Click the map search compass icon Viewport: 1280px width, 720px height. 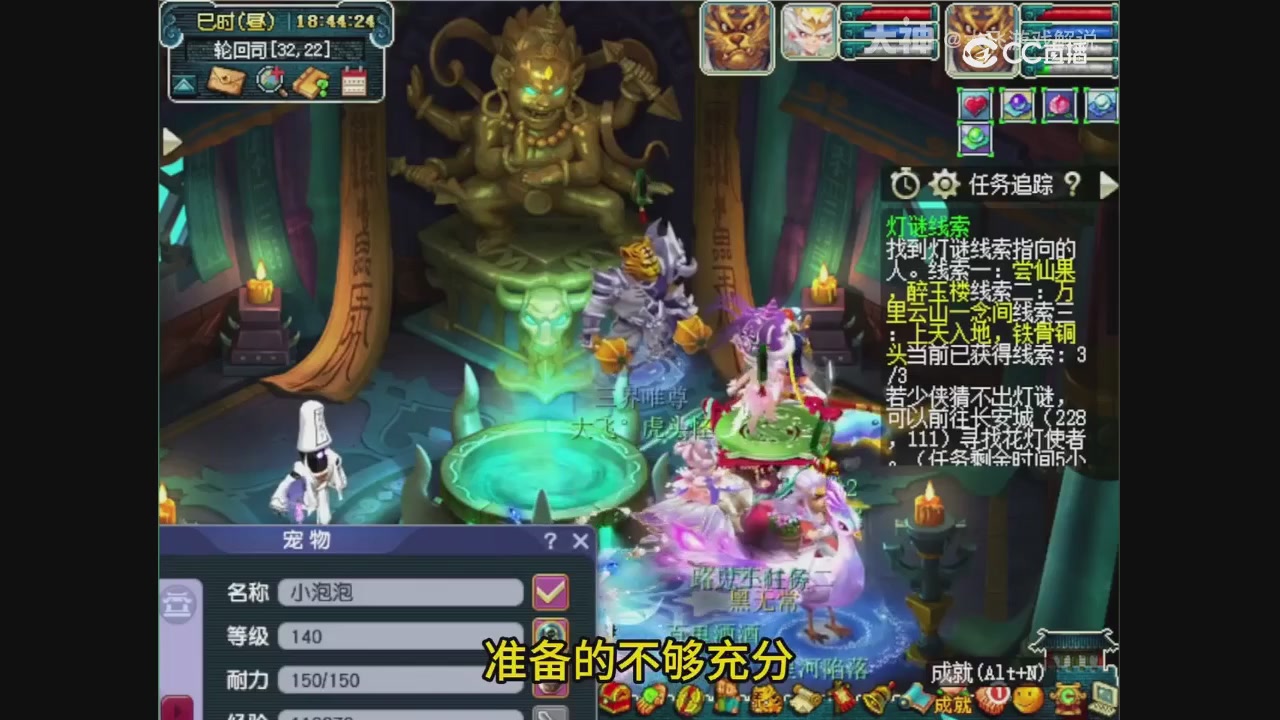268,81
